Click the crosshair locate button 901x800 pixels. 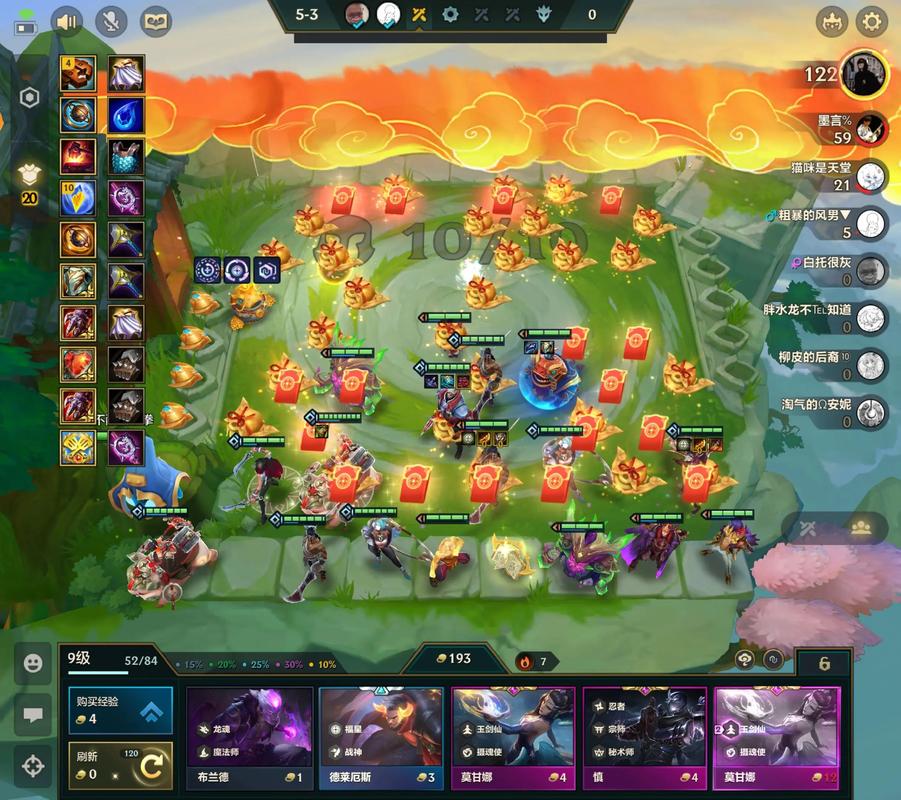click(x=33, y=766)
